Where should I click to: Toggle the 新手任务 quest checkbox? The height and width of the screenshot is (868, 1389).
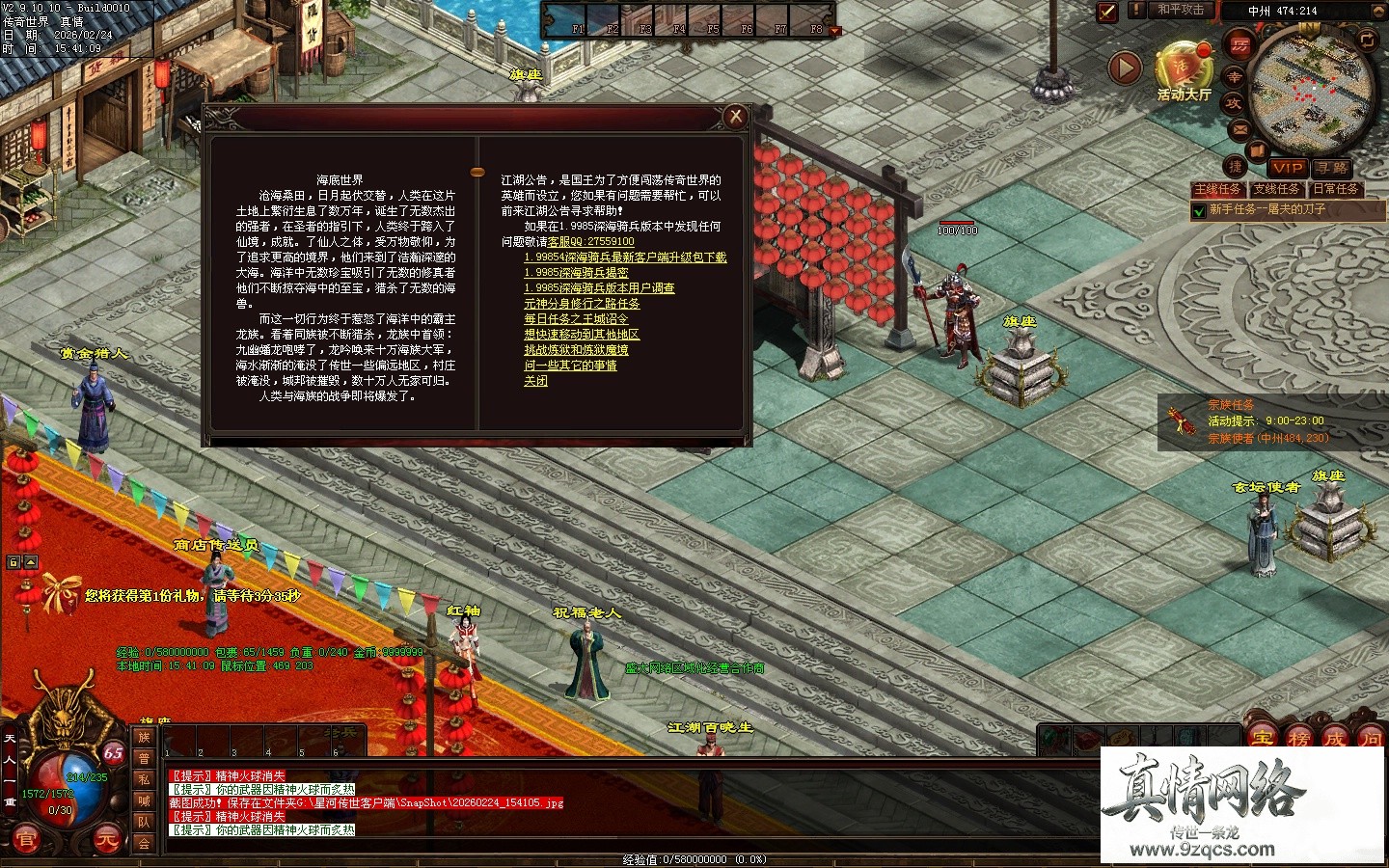(x=1199, y=210)
